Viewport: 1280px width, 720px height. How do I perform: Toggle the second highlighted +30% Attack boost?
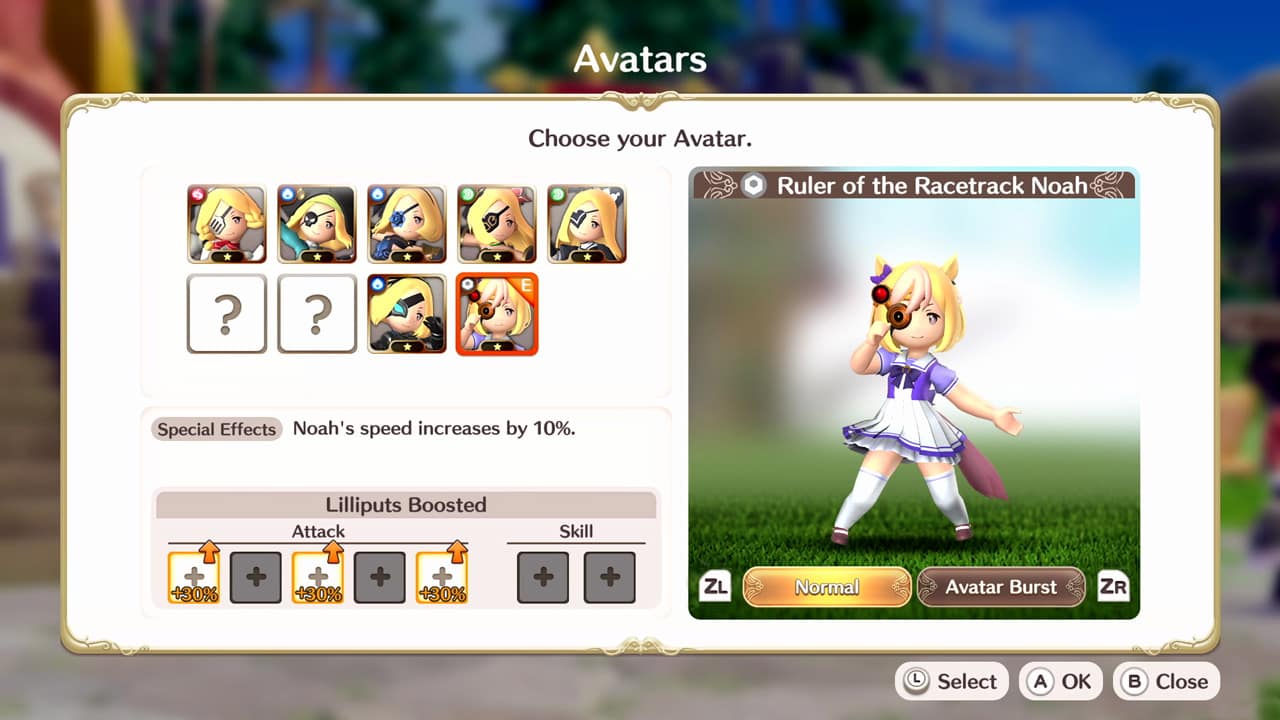[319, 577]
